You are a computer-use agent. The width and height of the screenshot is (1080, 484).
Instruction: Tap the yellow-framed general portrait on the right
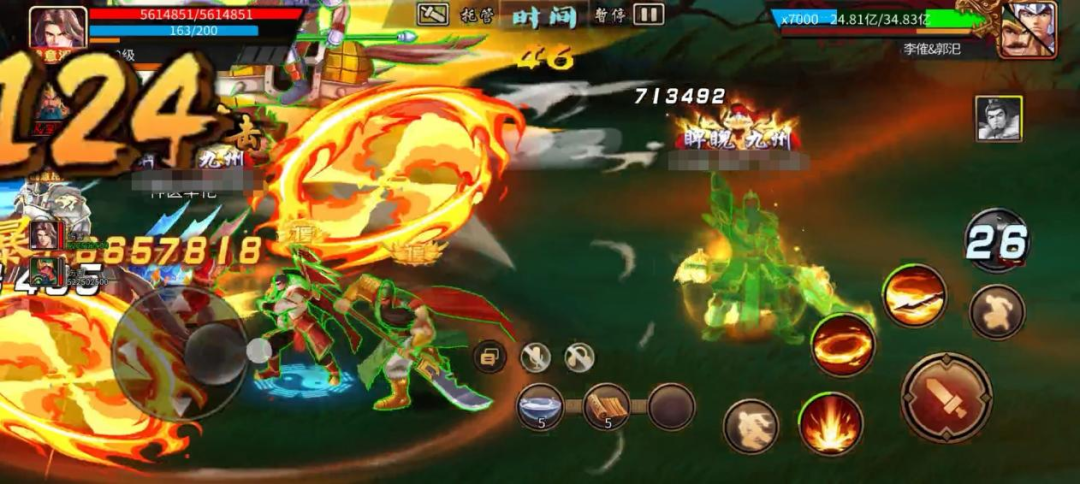pos(998,118)
